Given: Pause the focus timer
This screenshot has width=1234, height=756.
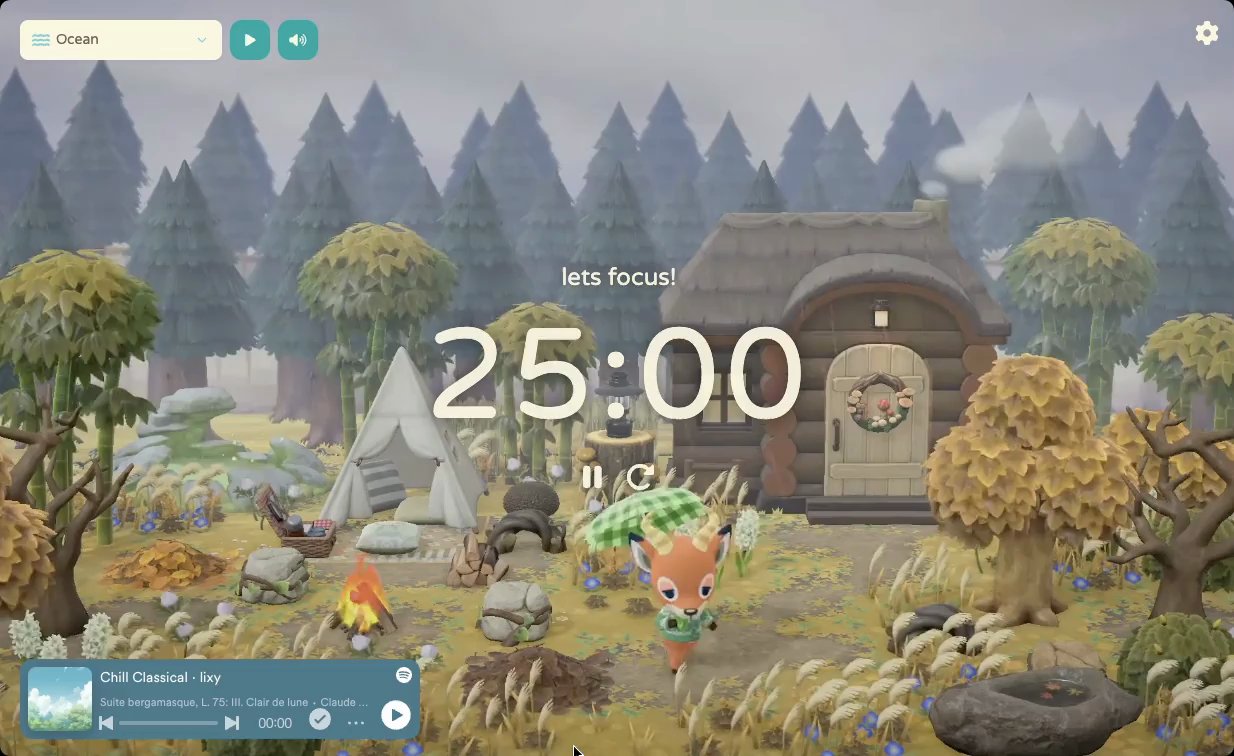Looking at the screenshot, I should point(592,477).
